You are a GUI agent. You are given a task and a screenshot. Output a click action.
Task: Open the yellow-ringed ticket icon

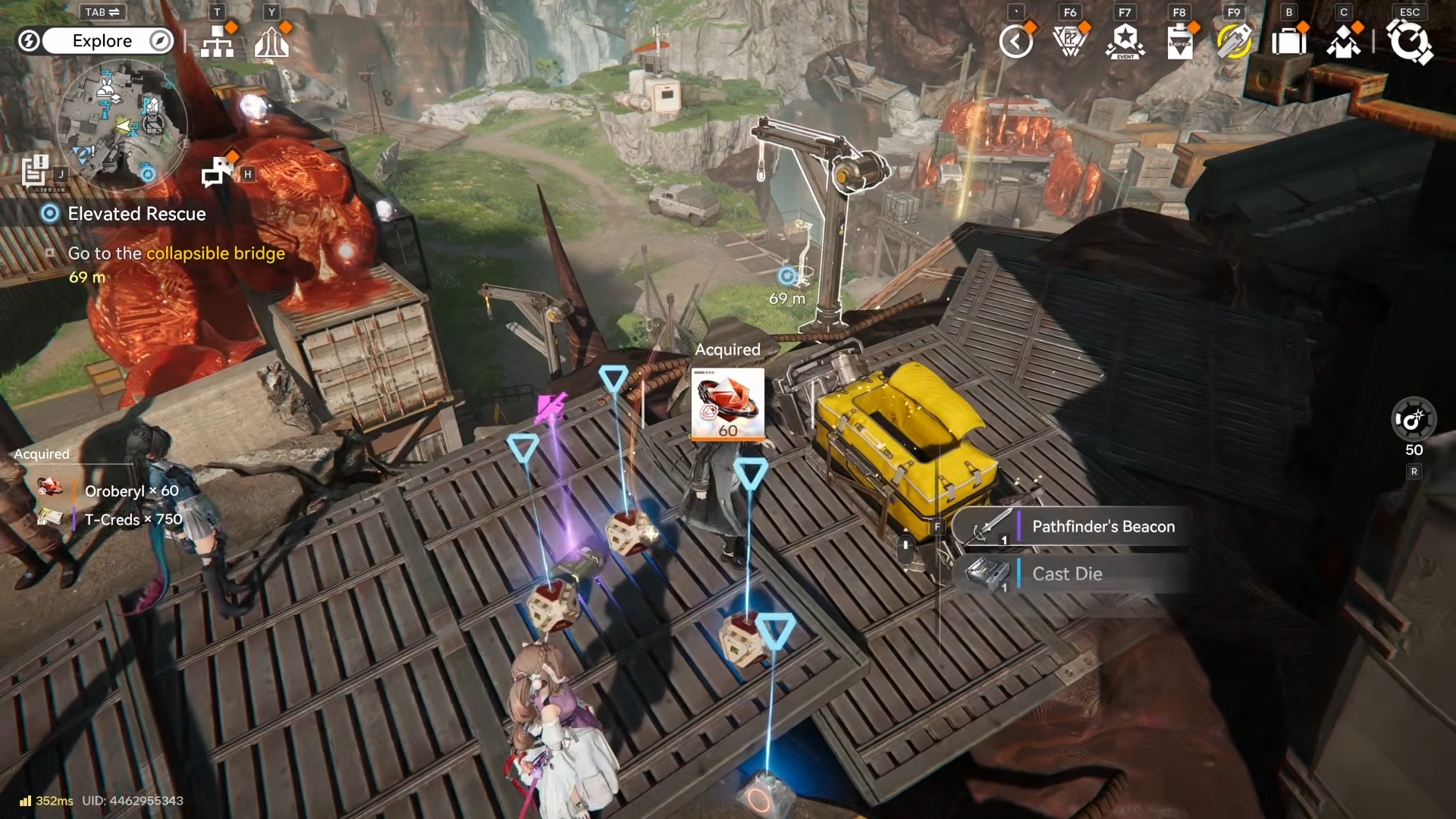1234,42
